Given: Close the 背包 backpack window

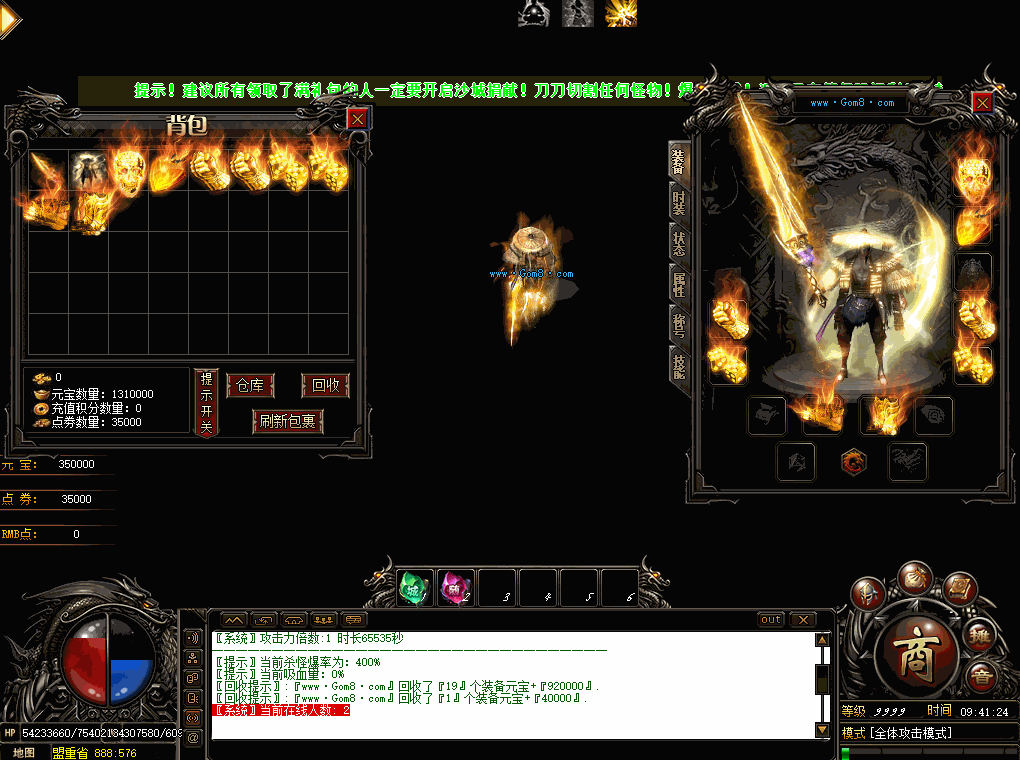Looking at the screenshot, I should tap(357, 119).
